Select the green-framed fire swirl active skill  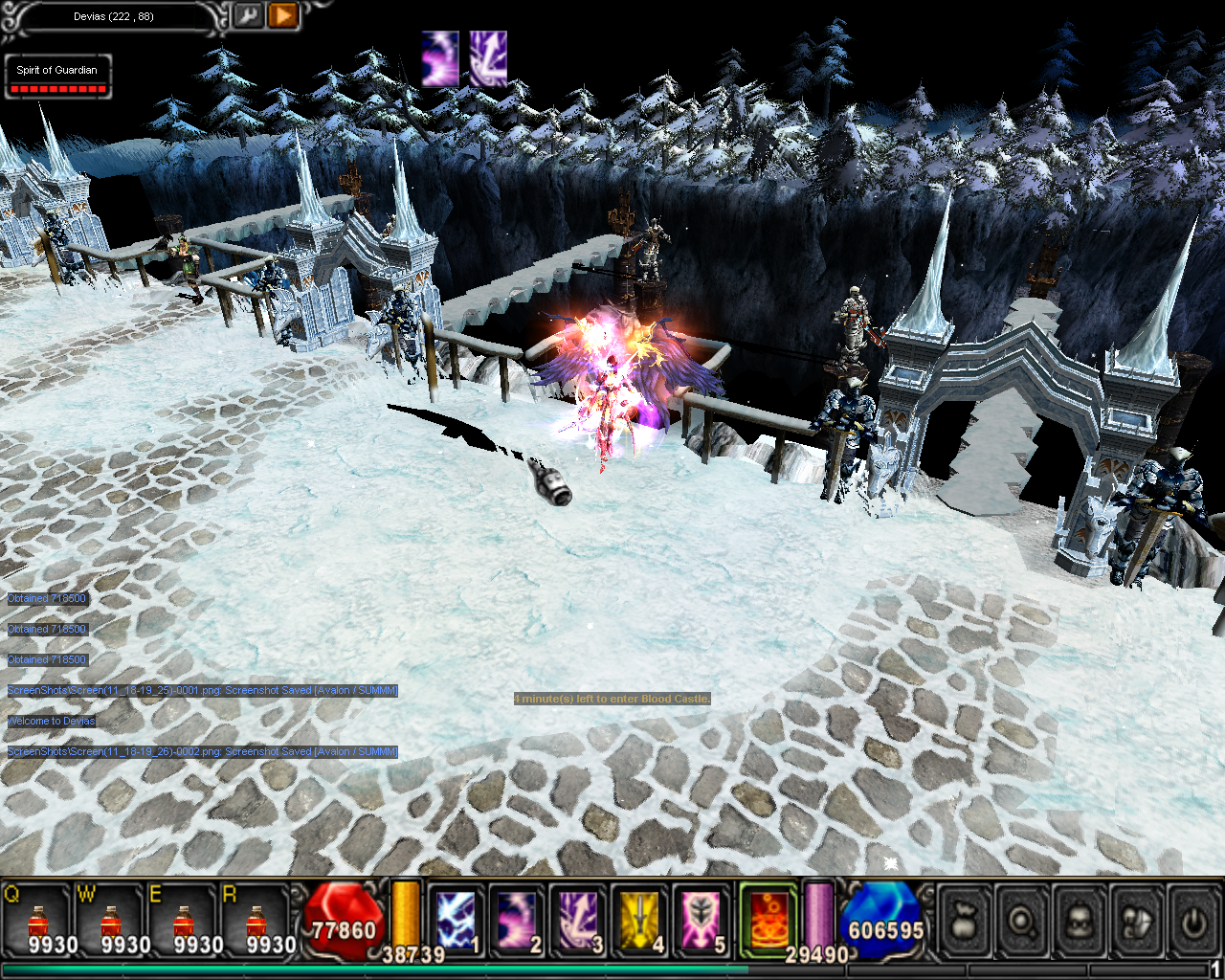click(768, 919)
